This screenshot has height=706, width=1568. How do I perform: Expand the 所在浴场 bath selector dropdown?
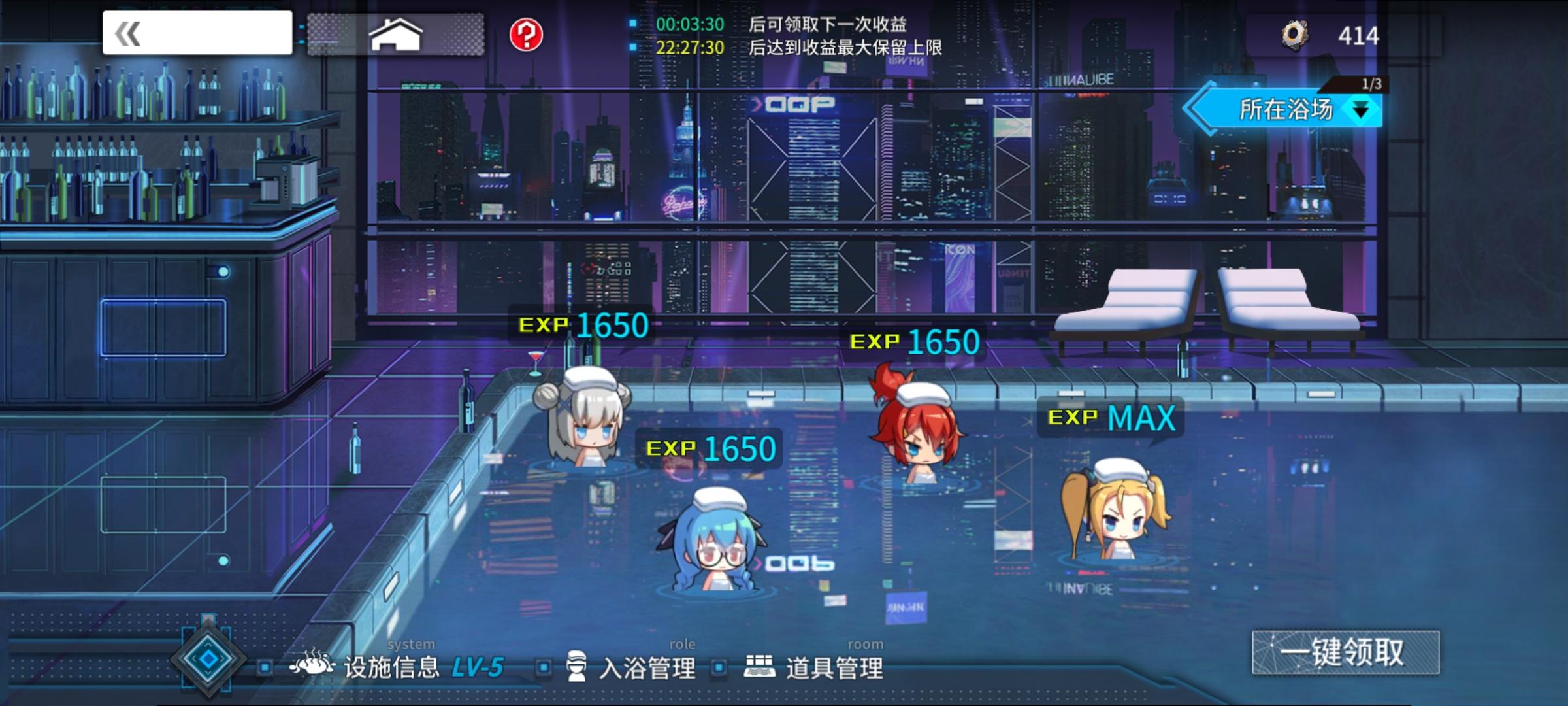[x=1360, y=109]
